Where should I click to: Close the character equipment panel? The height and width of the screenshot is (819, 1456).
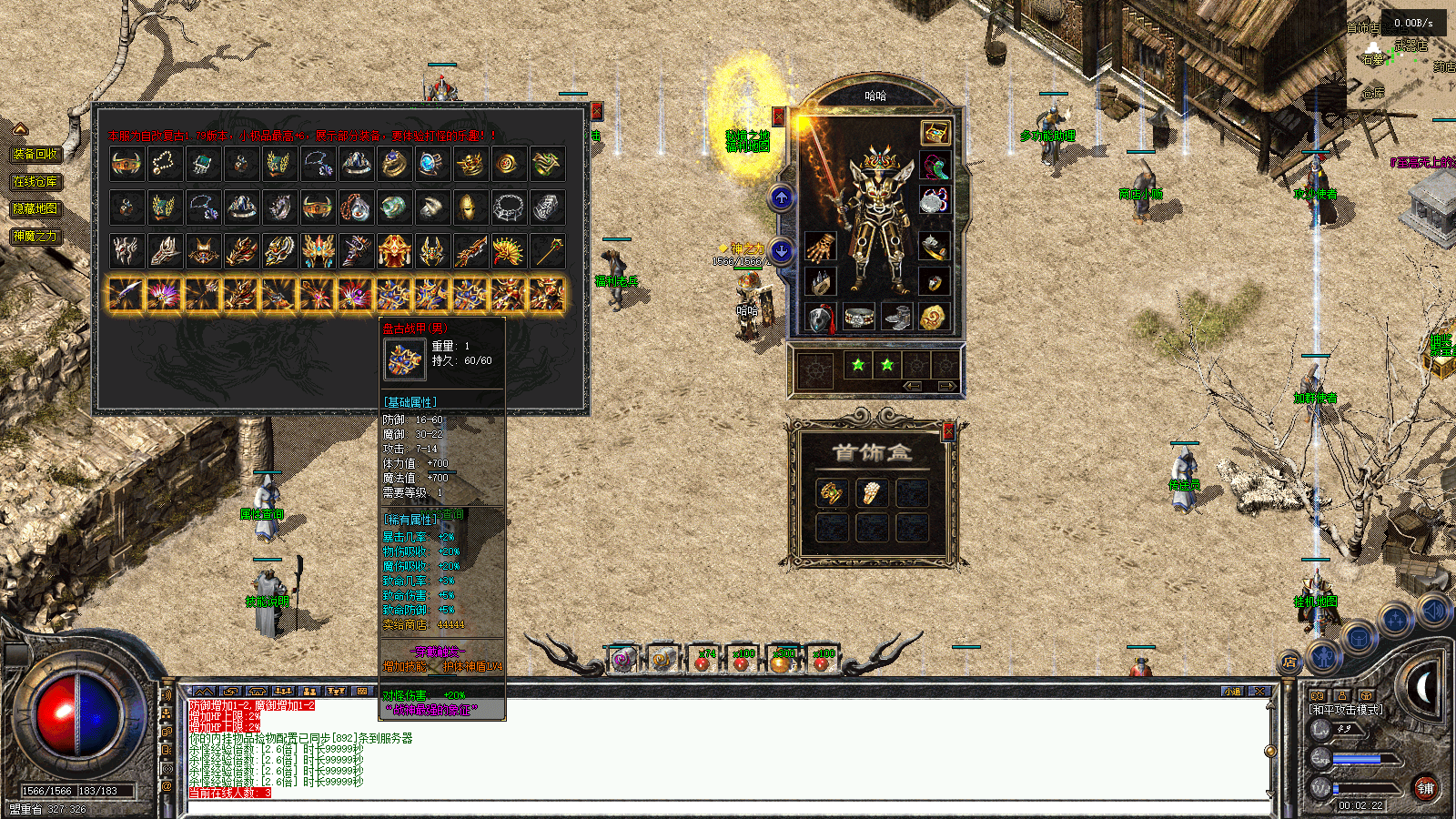(x=778, y=116)
